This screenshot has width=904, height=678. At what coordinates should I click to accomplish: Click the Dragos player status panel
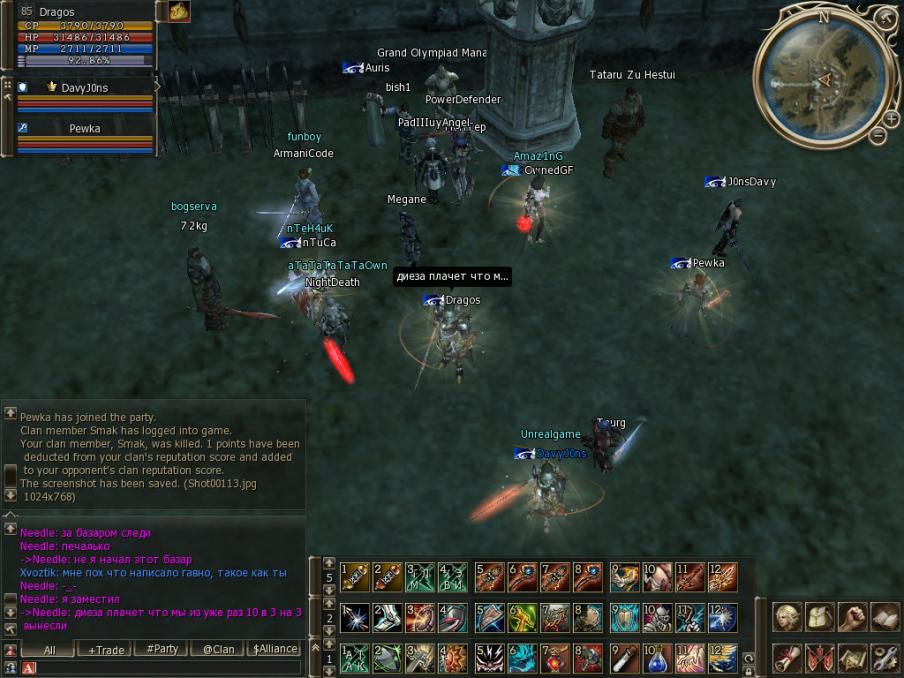(84, 36)
